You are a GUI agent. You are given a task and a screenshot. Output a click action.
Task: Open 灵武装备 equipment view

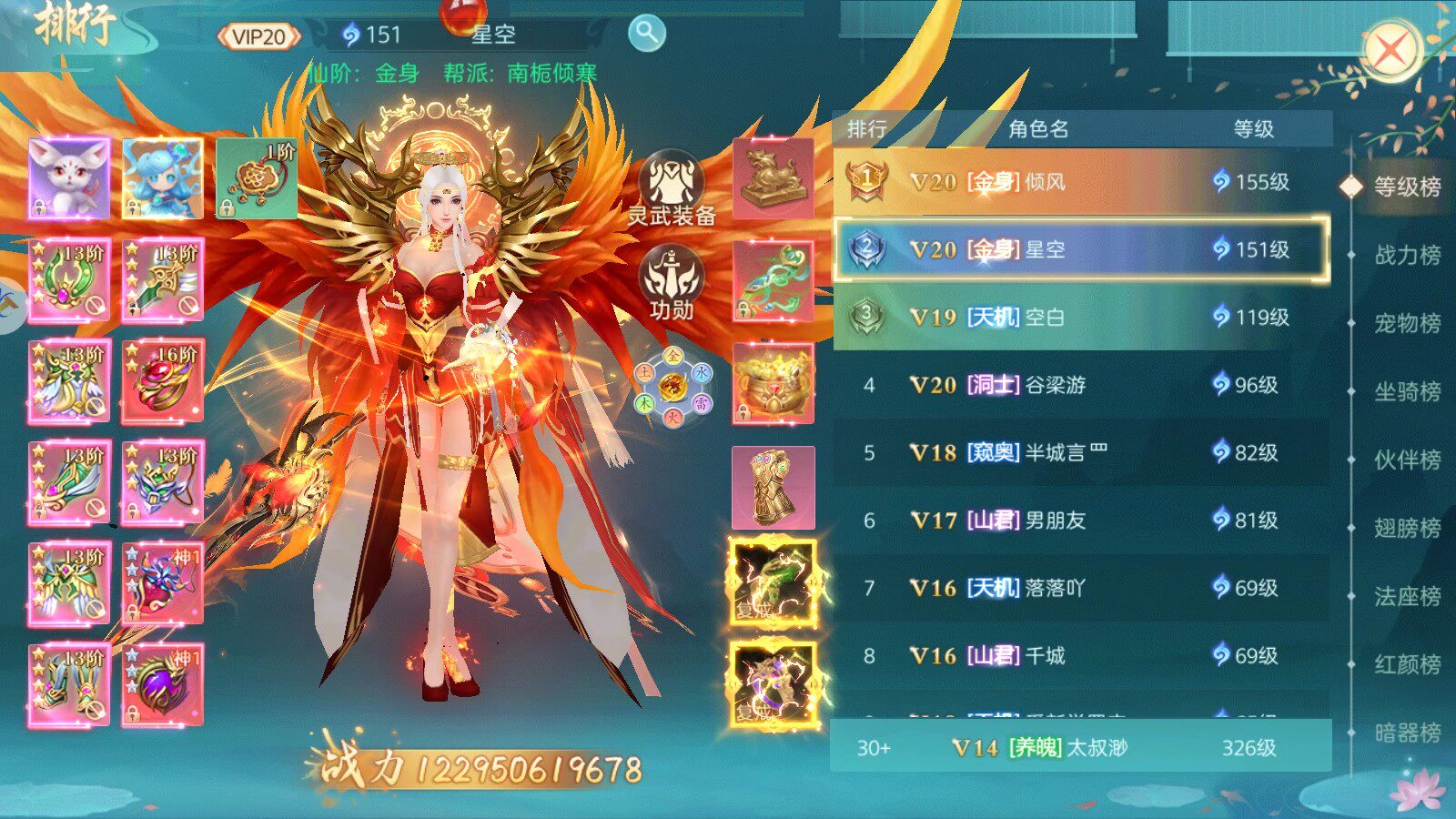(672, 188)
